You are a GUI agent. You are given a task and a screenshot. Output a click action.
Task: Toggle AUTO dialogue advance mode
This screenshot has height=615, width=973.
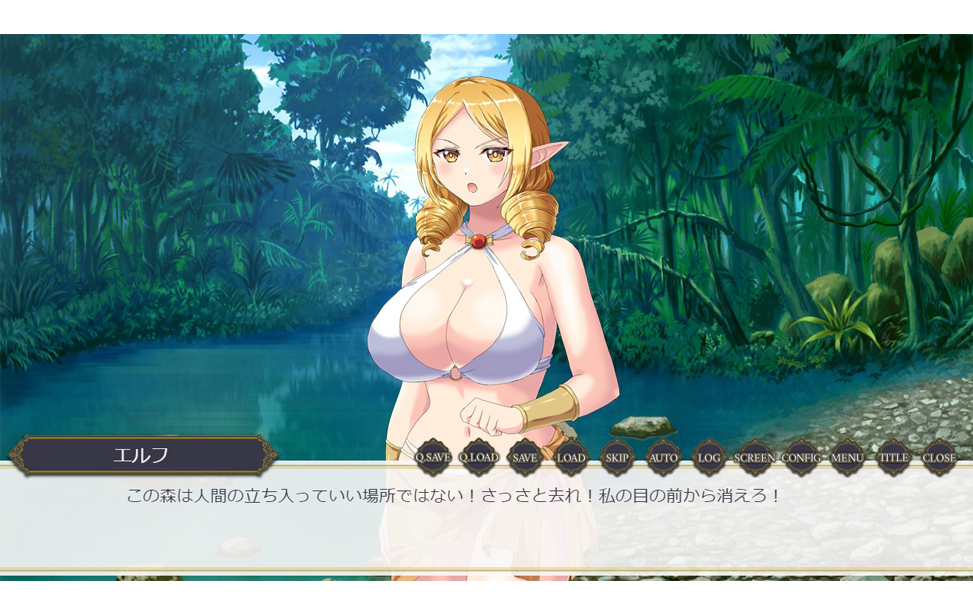coord(663,458)
